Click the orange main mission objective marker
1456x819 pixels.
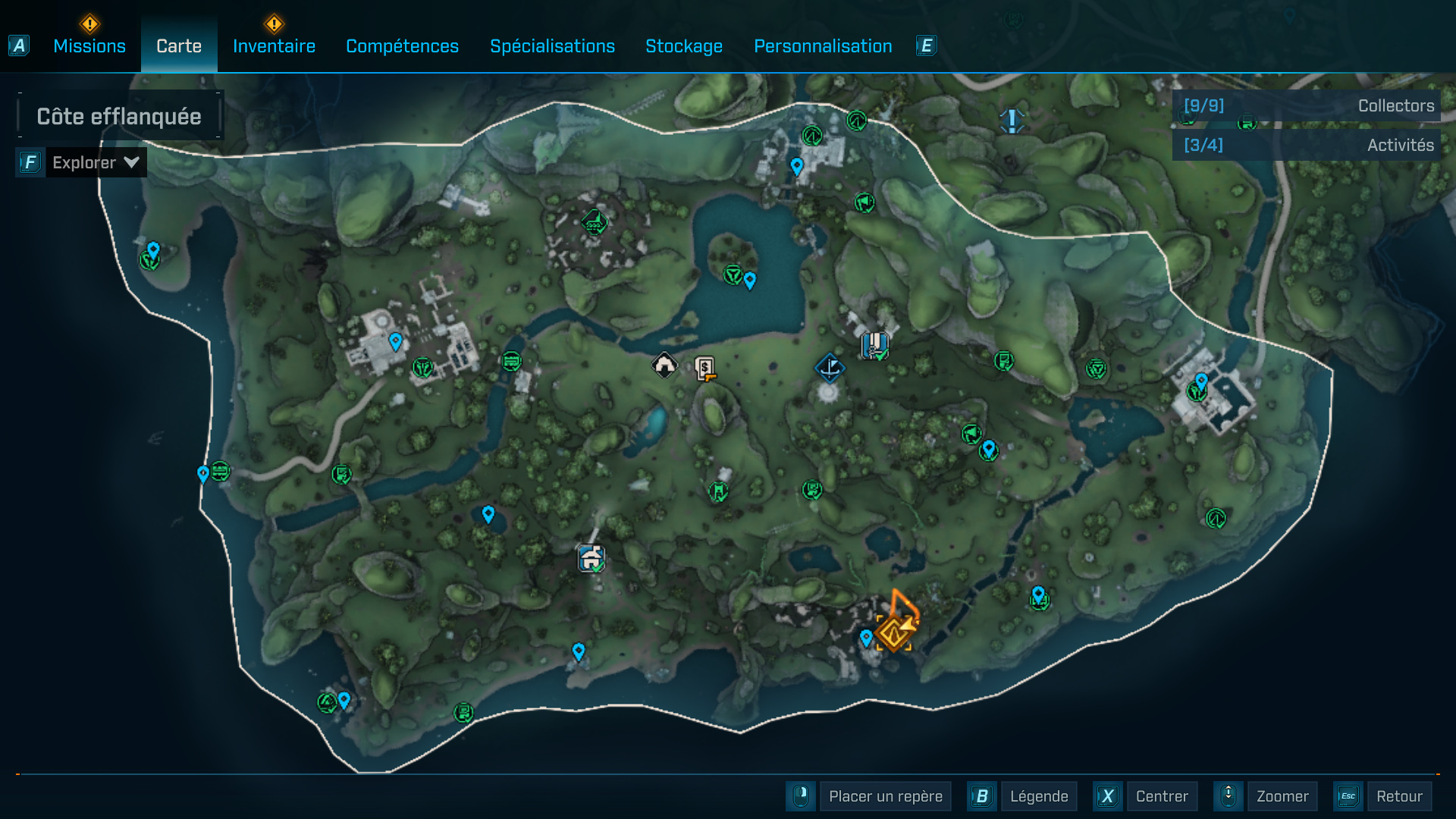click(893, 632)
